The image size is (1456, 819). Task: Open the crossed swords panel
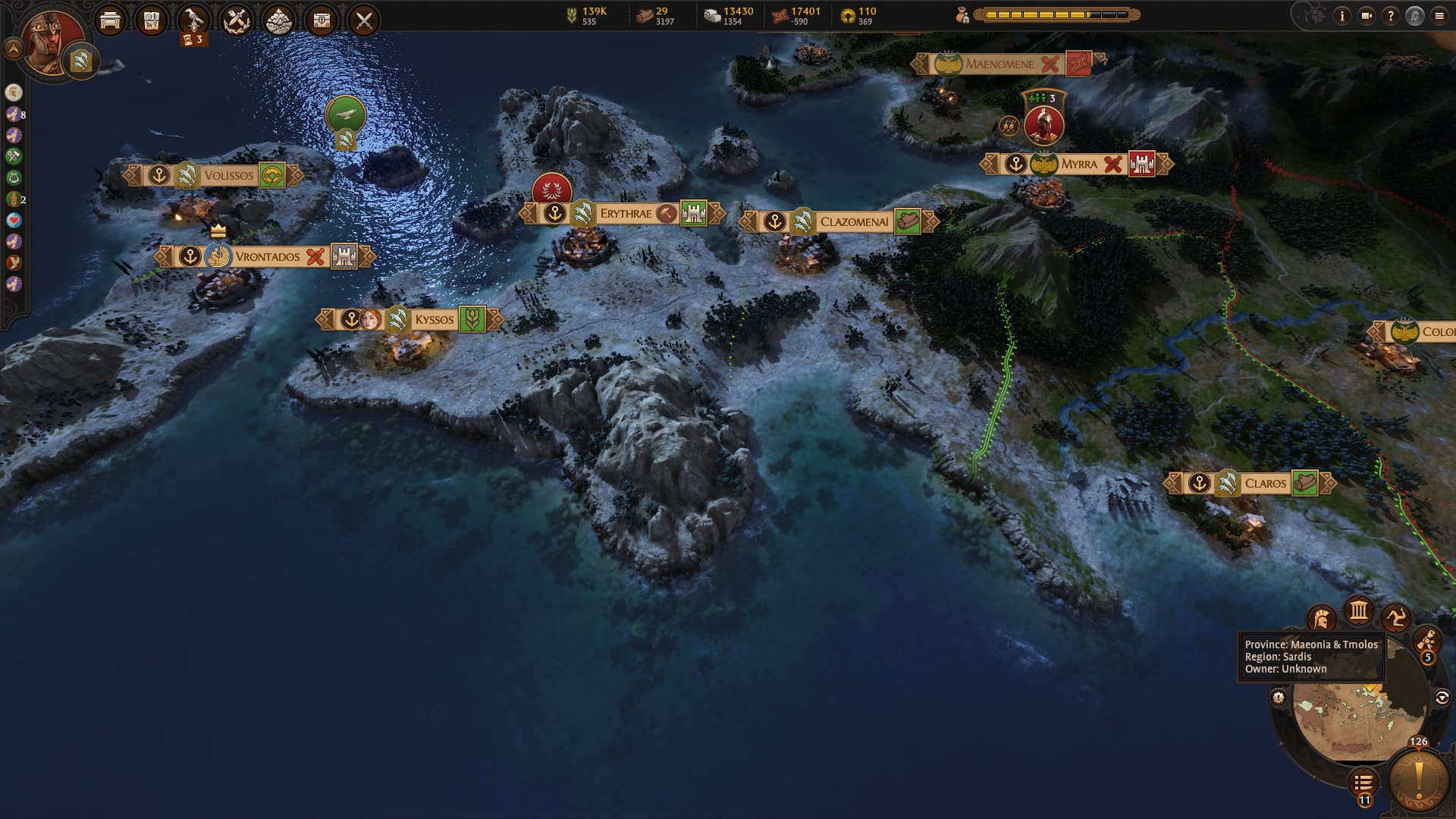[364, 20]
